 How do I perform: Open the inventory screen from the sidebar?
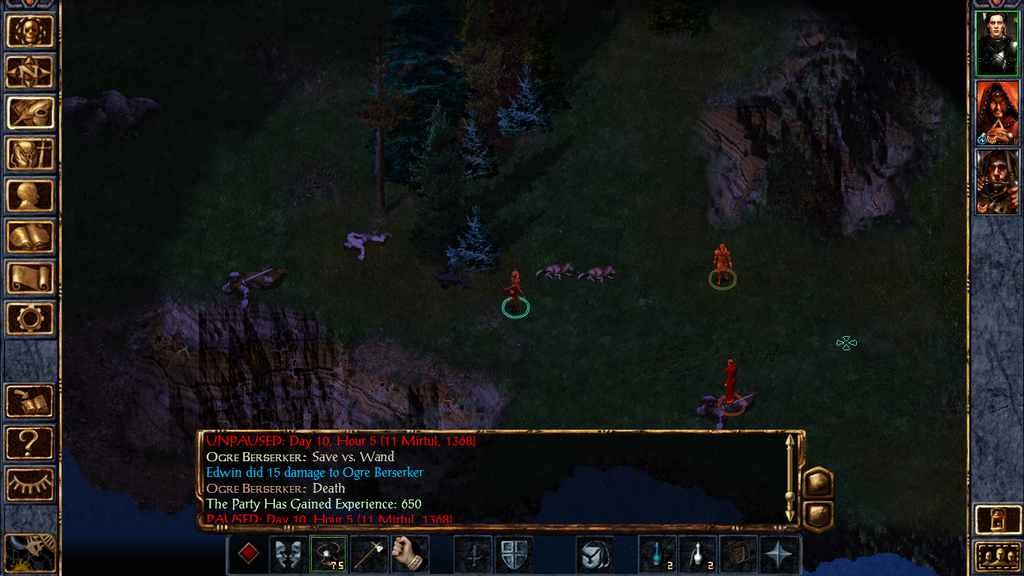30,154
